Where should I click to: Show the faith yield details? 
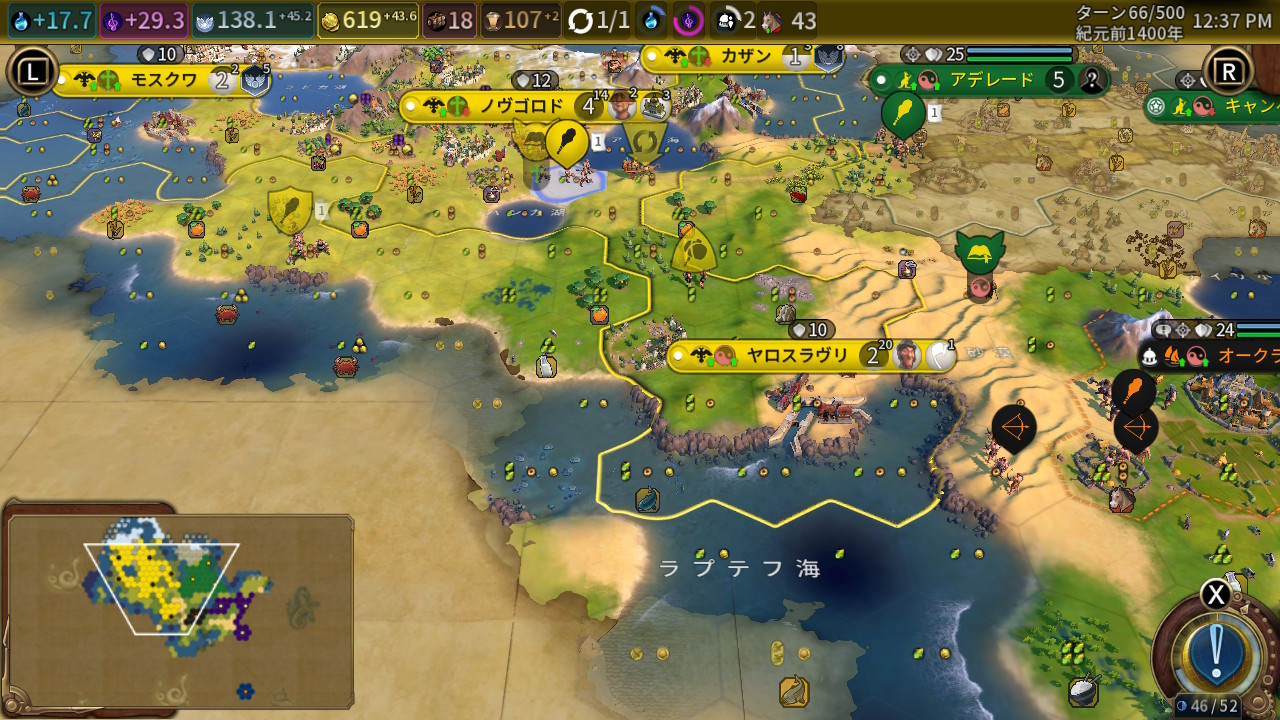tap(252, 21)
